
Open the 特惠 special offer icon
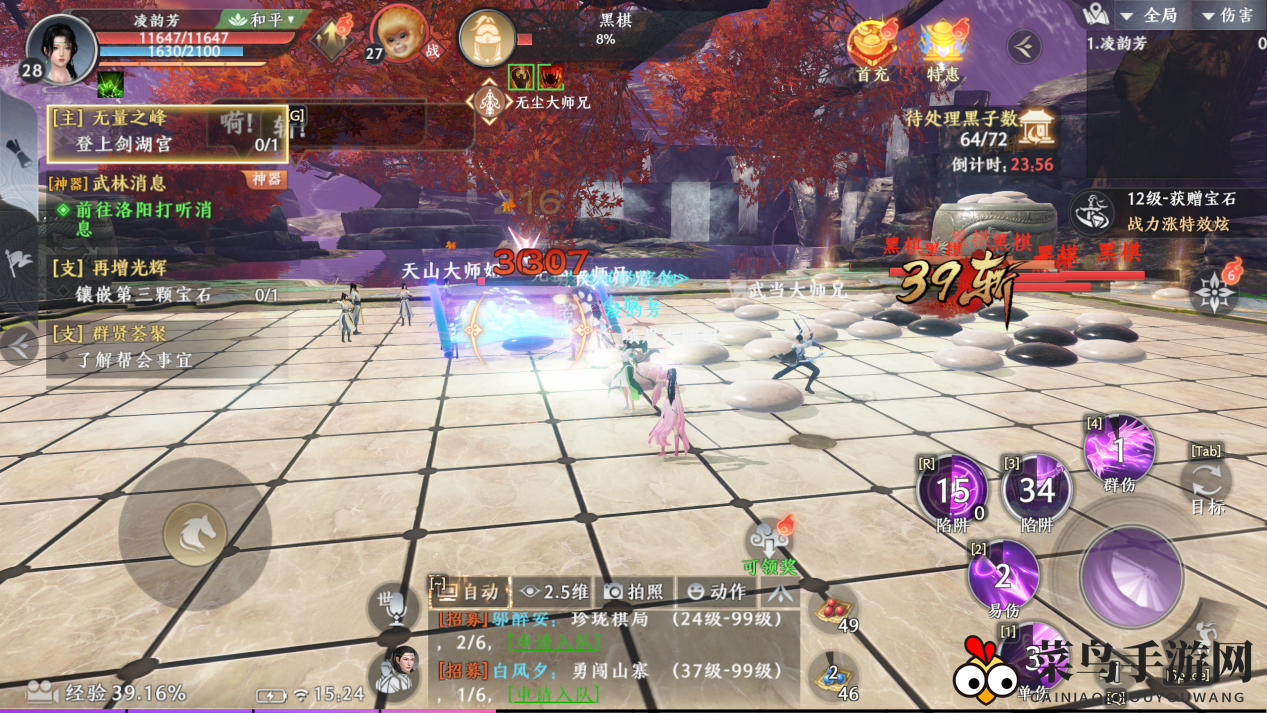(943, 49)
